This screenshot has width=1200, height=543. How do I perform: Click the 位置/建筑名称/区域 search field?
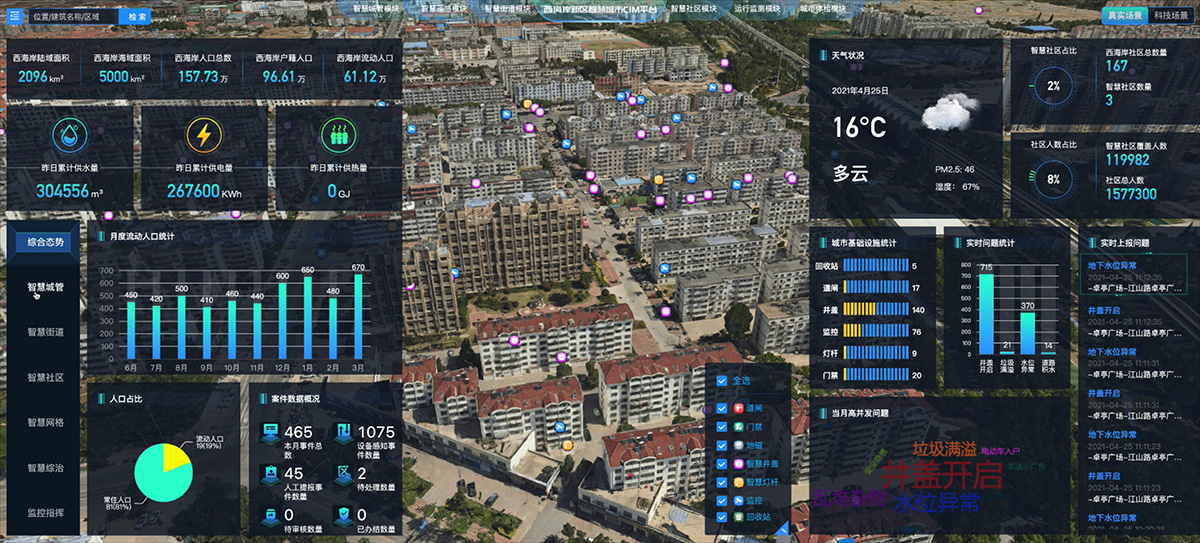point(72,17)
